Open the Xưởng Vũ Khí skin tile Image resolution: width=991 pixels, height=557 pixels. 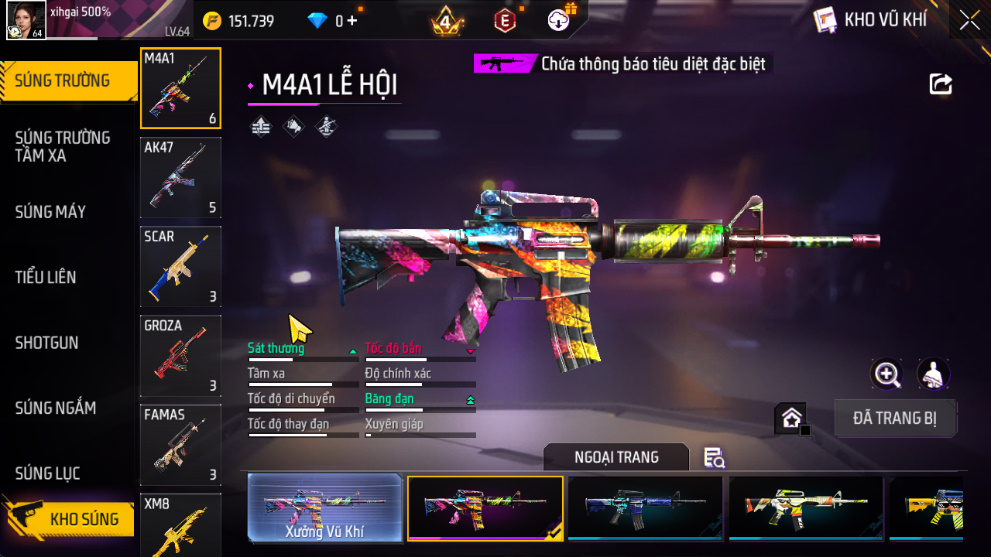325,509
